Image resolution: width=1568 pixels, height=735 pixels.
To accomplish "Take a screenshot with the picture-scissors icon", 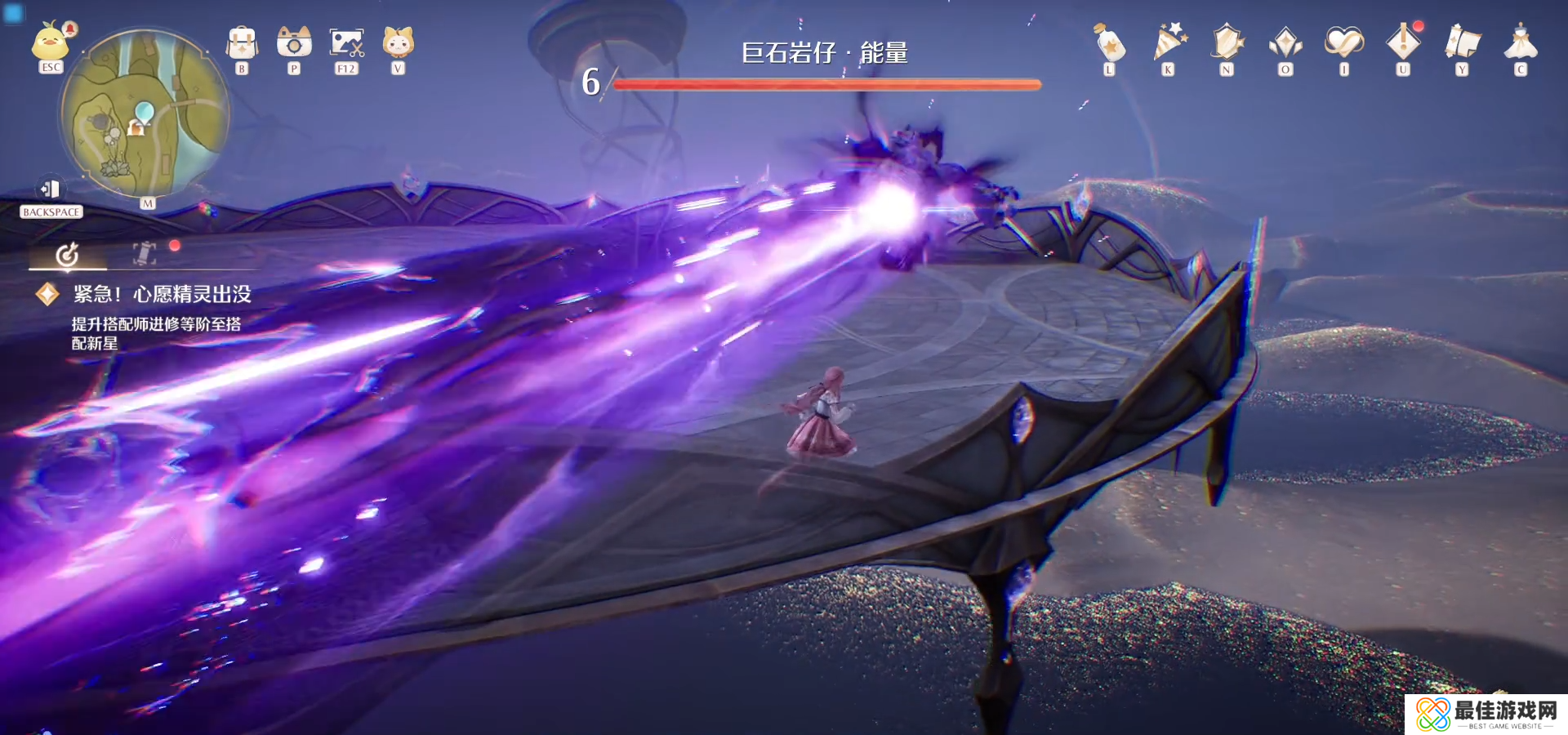I will [x=346, y=43].
